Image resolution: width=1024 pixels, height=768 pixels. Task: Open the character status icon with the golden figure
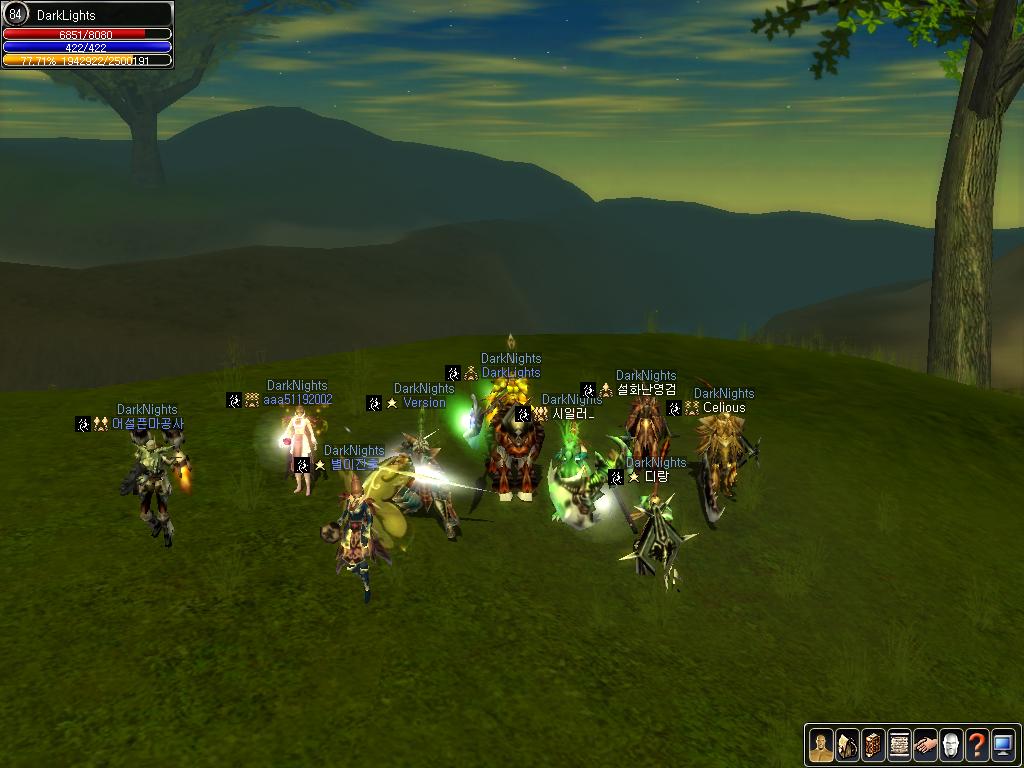pyautogui.click(x=821, y=744)
